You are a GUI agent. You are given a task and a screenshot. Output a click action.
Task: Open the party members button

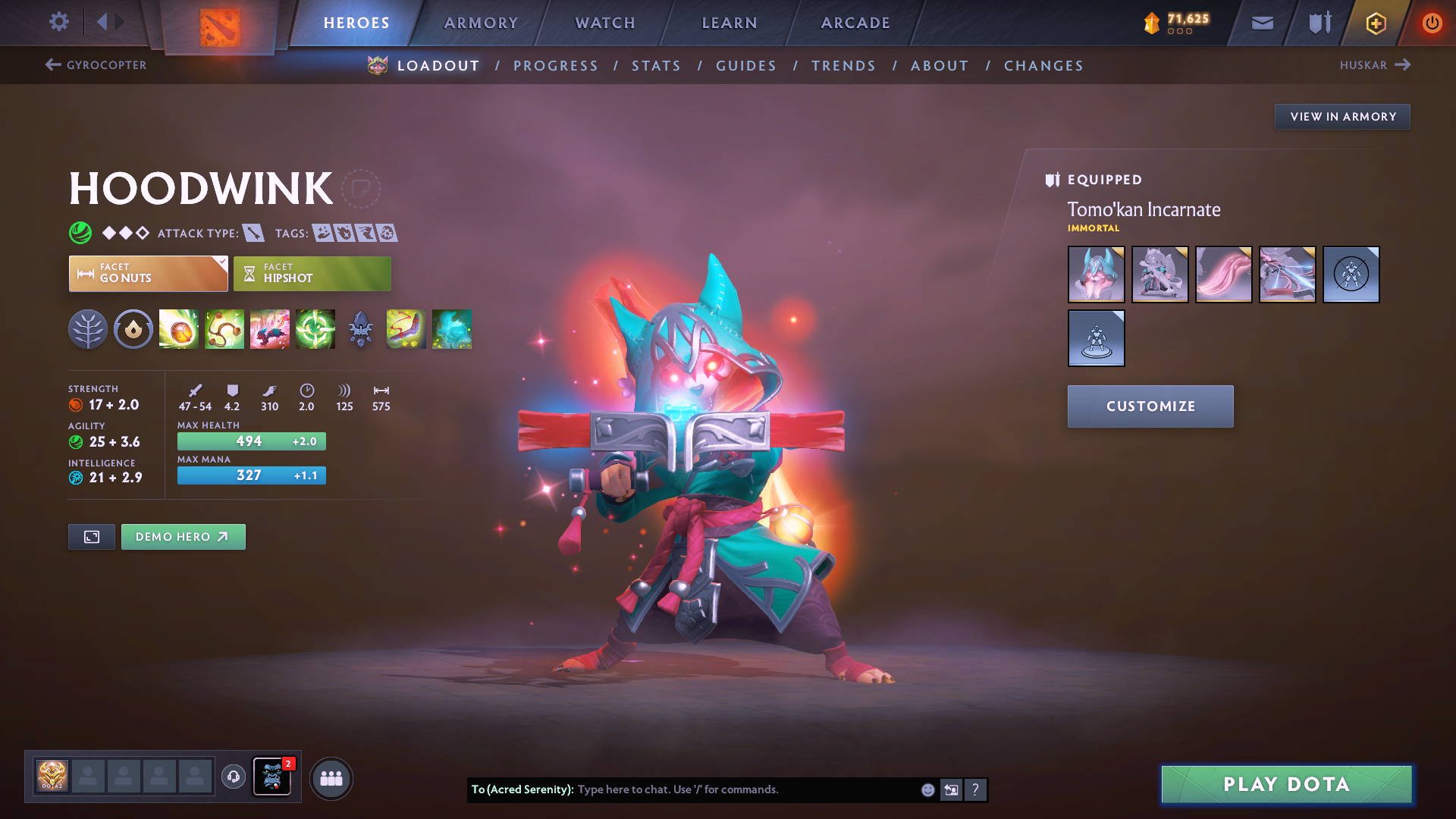[x=331, y=778]
